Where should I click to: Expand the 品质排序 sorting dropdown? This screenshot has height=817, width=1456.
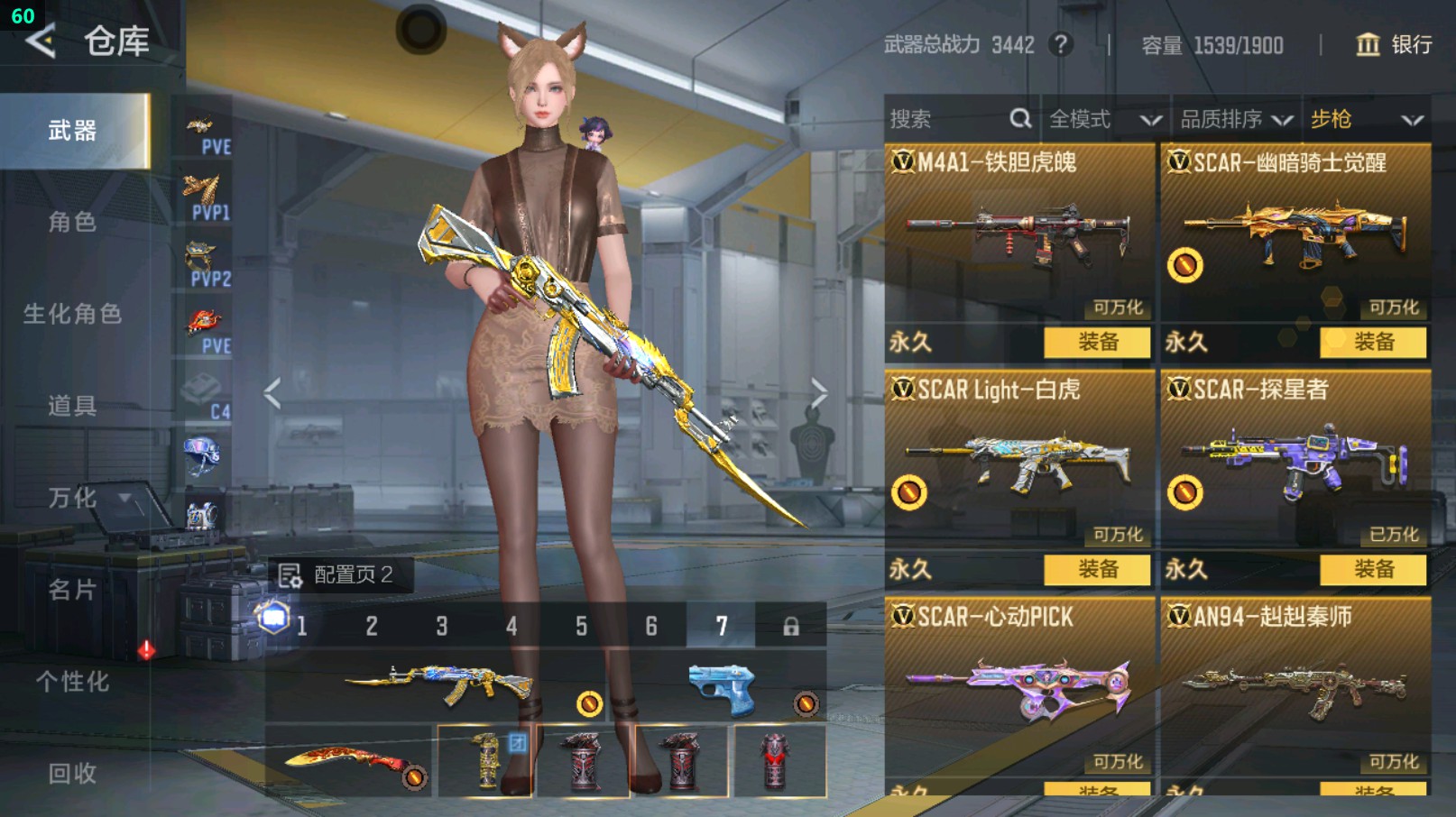(x=1236, y=119)
